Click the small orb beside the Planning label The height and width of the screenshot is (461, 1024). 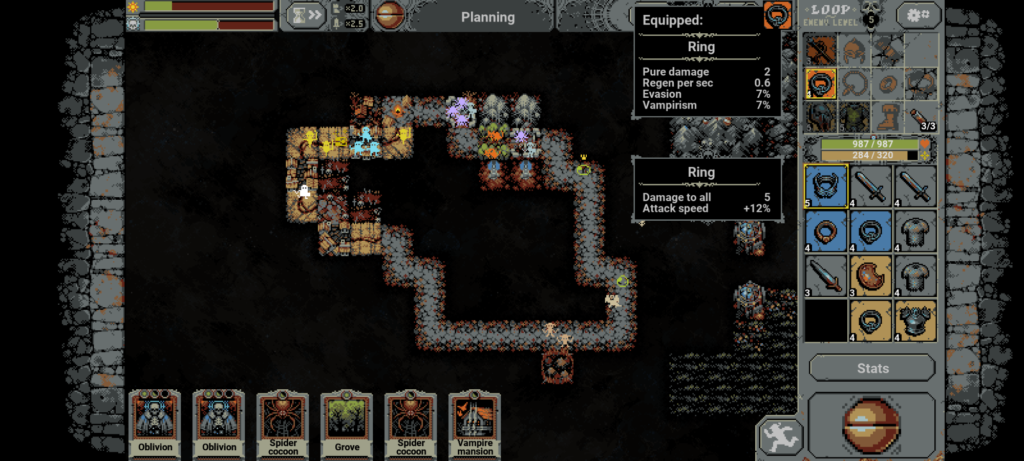click(391, 16)
